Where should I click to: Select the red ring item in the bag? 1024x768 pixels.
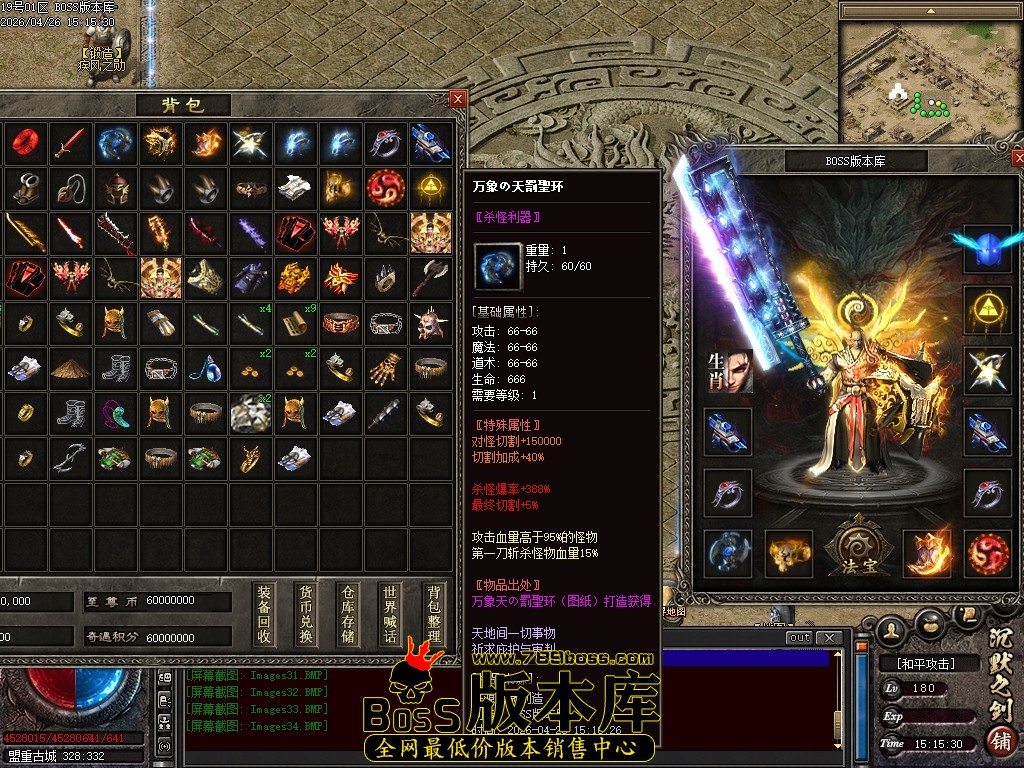(x=23, y=143)
